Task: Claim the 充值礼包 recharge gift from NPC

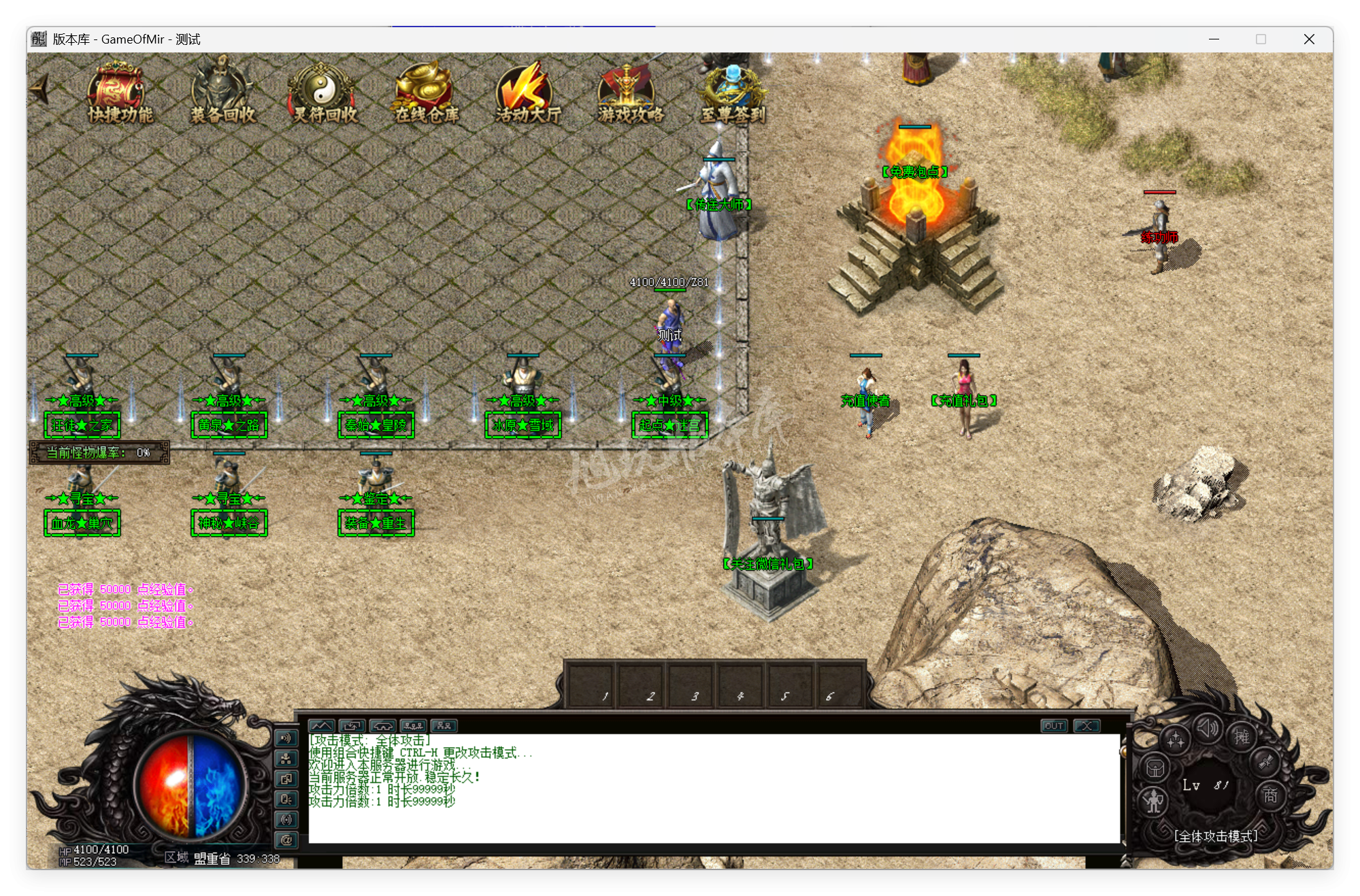Action: coord(965,384)
